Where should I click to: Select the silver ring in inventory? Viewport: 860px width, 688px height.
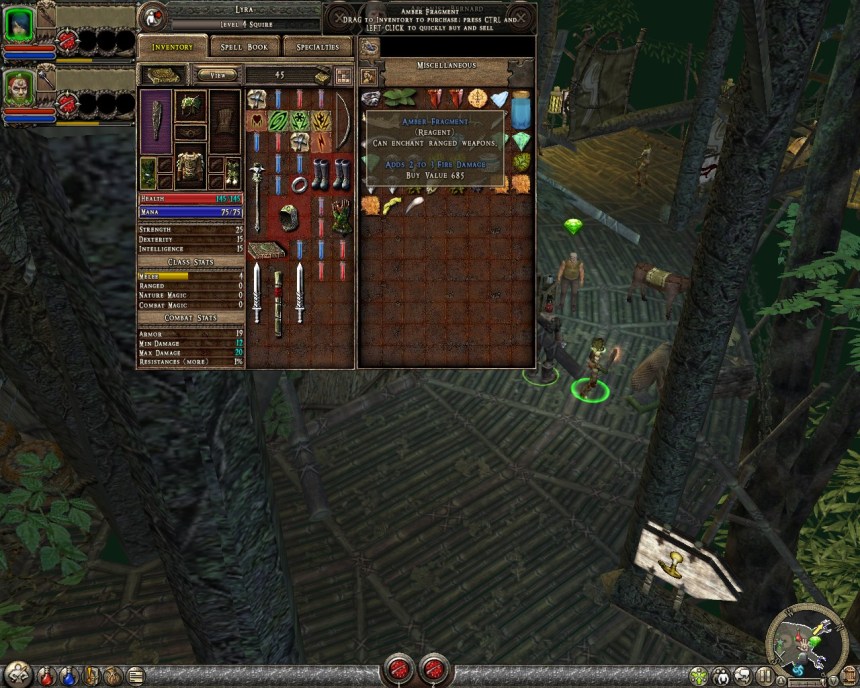coord(297,184)
